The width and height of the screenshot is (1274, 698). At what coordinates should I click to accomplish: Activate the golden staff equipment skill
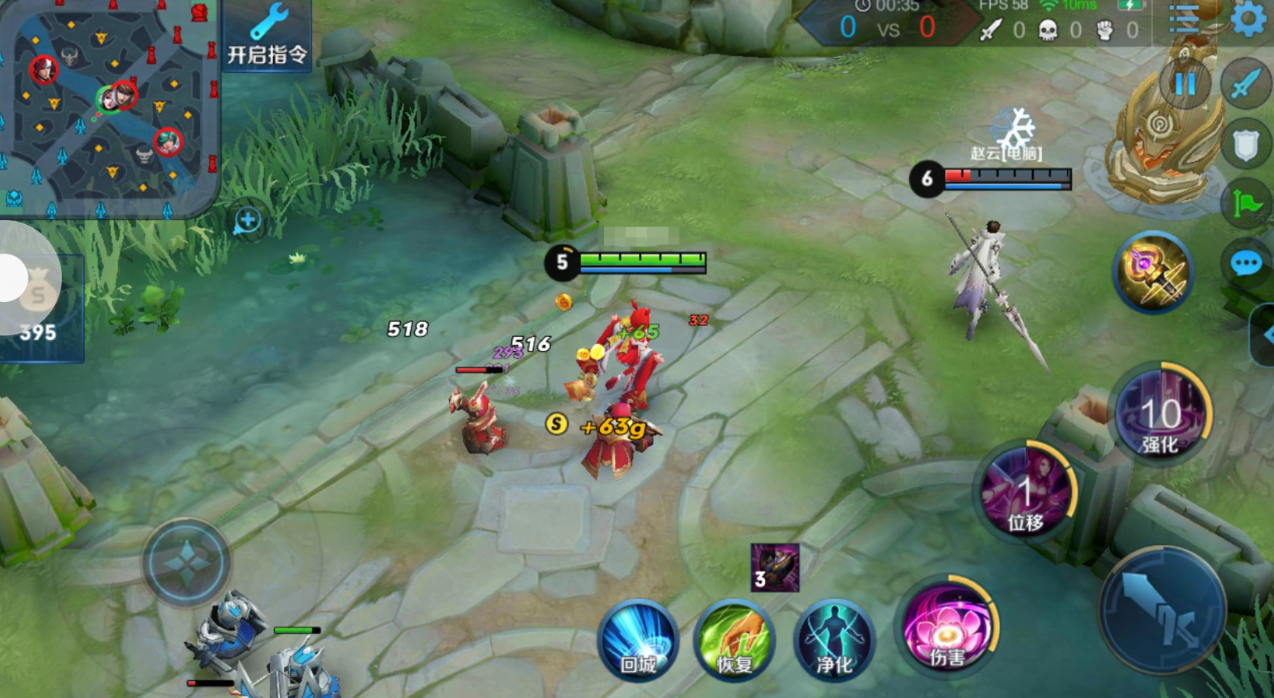(1154, 272)
